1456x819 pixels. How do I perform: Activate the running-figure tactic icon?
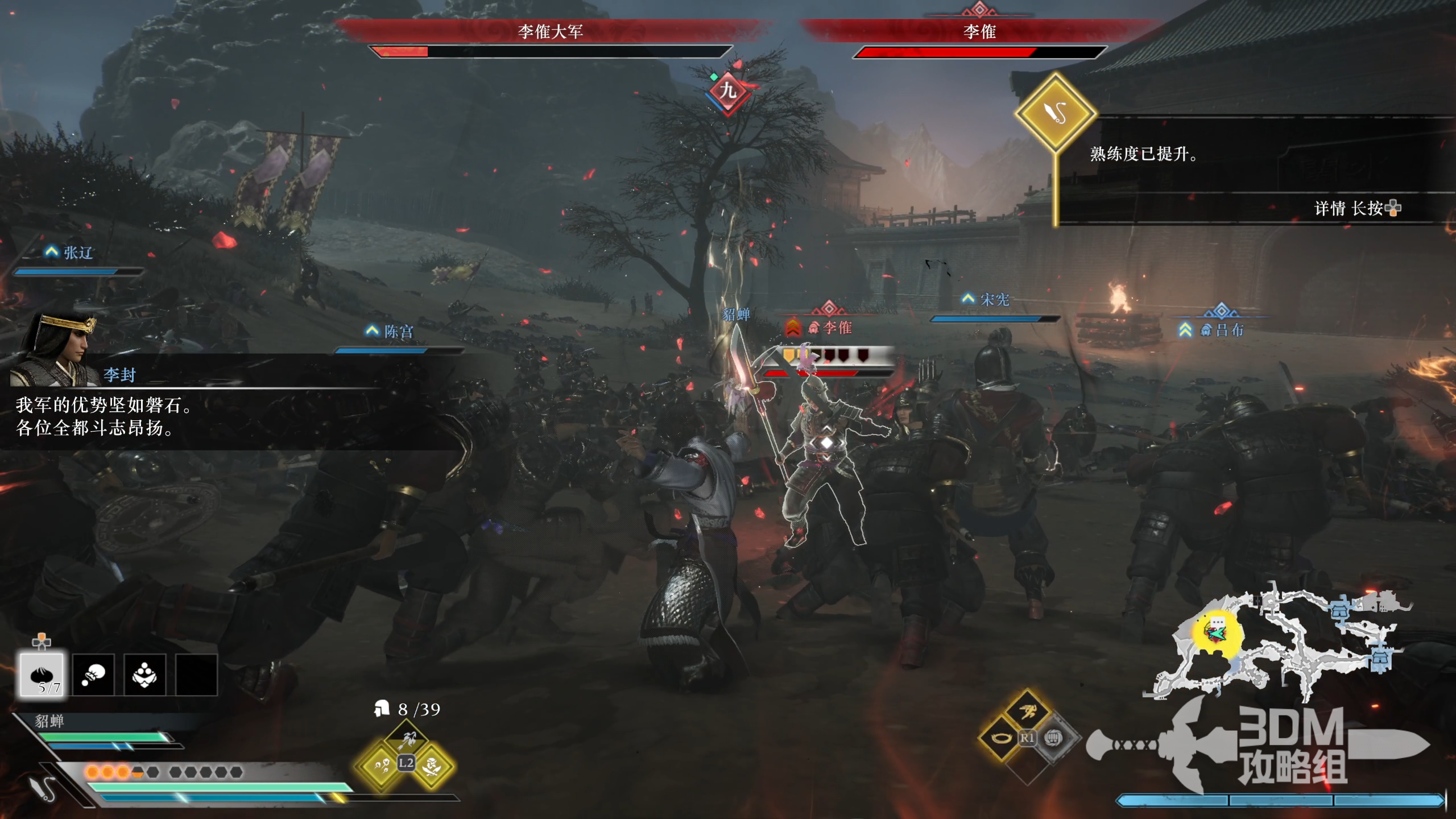coord(1027,712)
